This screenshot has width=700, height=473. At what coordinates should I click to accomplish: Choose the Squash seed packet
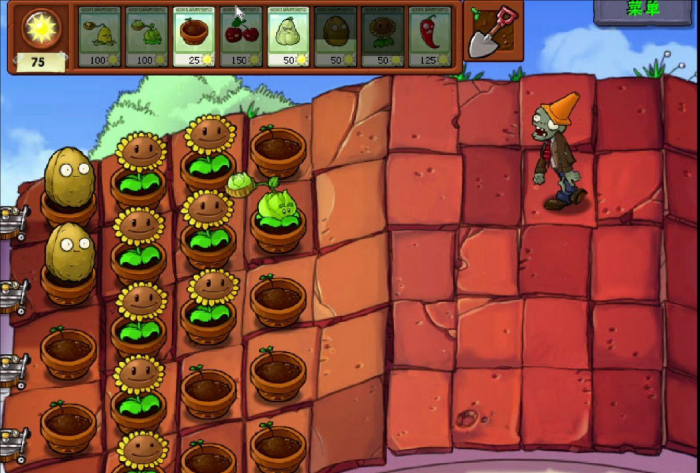pyautogui.click(x=288, y=36)
